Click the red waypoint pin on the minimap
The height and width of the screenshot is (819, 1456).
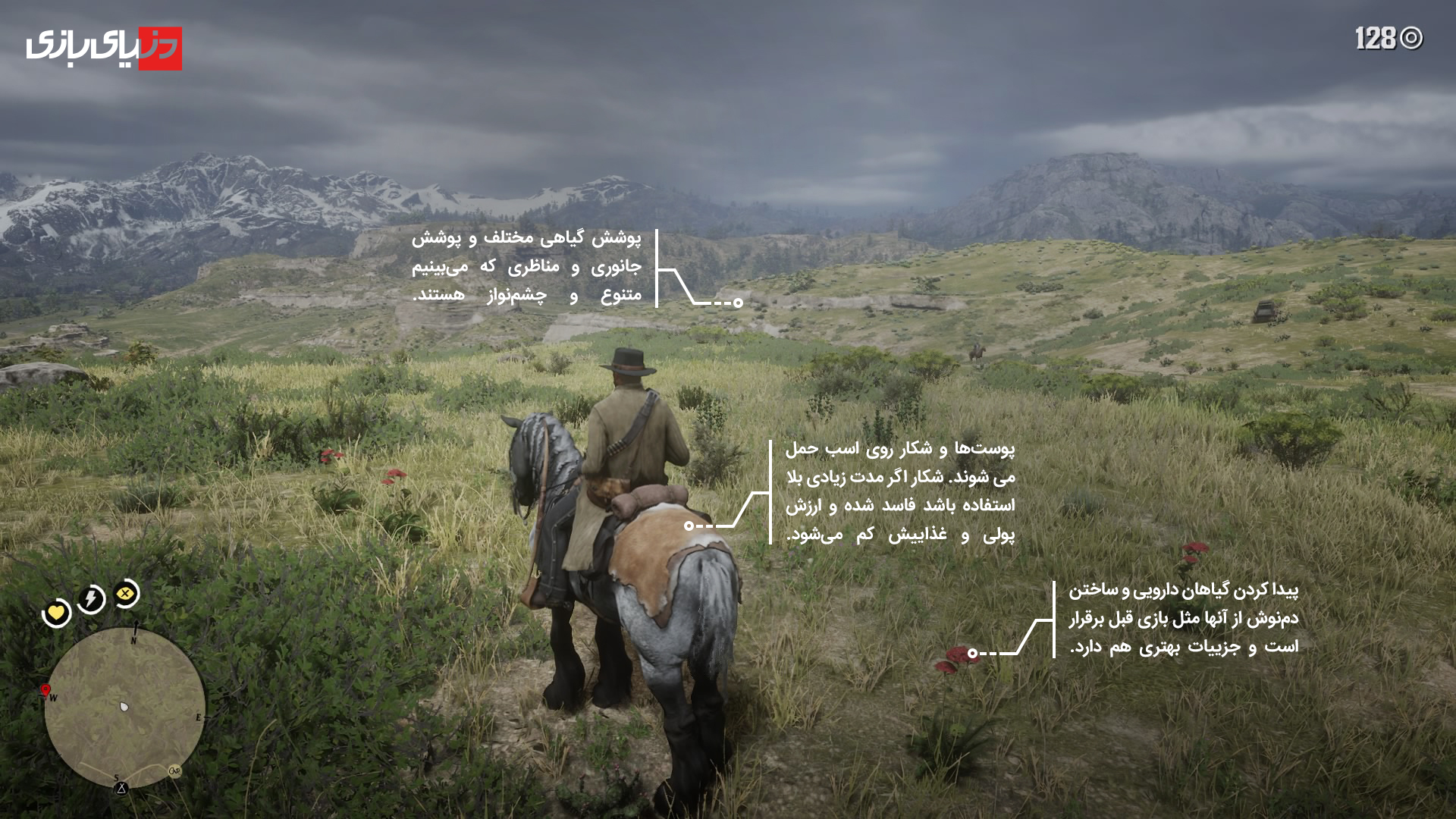click(x=45, y=689)
